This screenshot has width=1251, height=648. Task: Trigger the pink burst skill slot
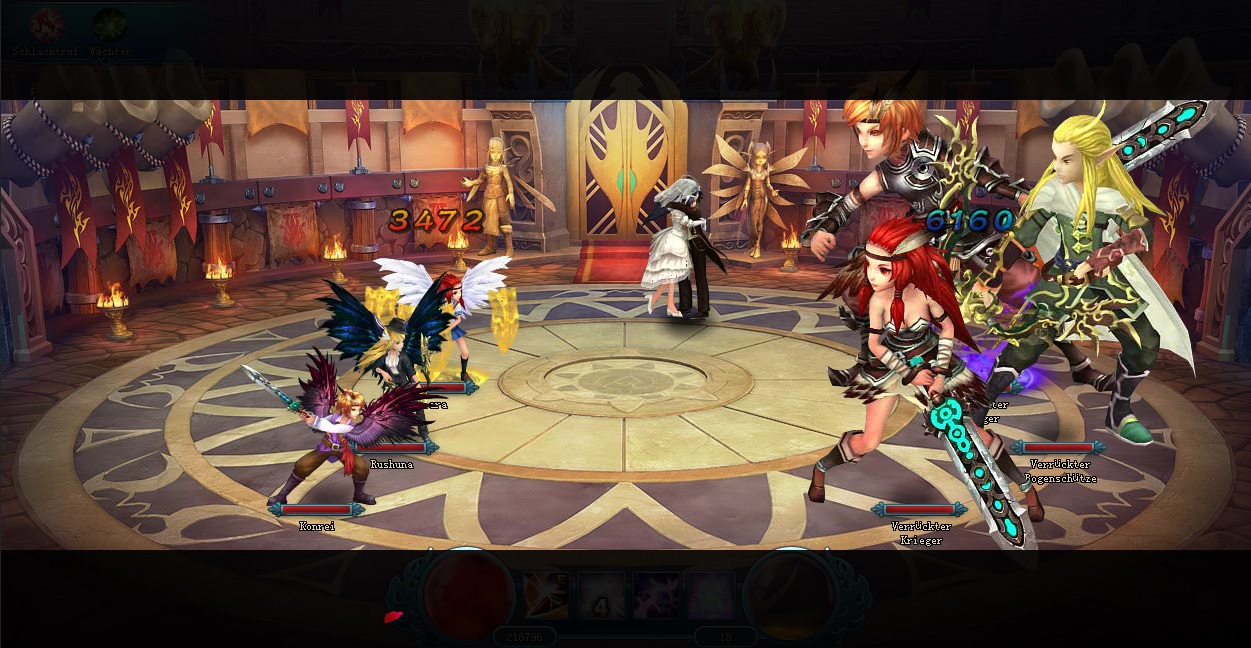point(711,595)
